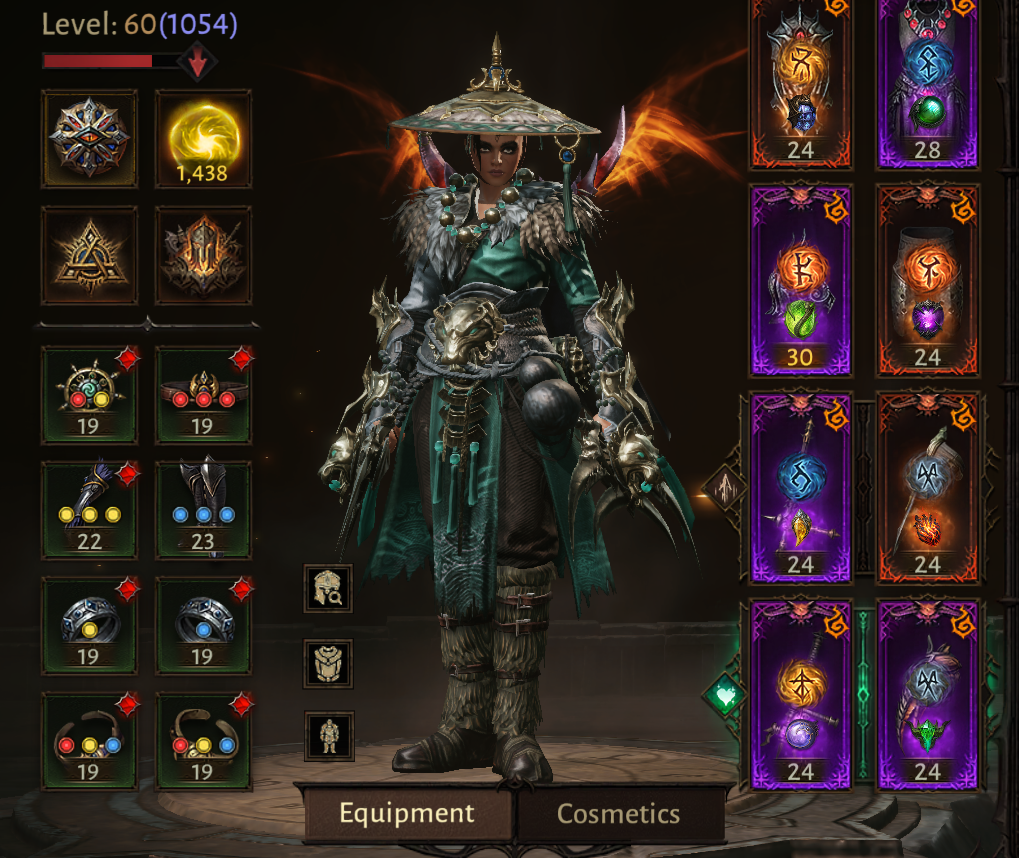This screenshot has width=1019, height=858.
Task: Open the boots slot ranked 23
Action: click(203, 508)
